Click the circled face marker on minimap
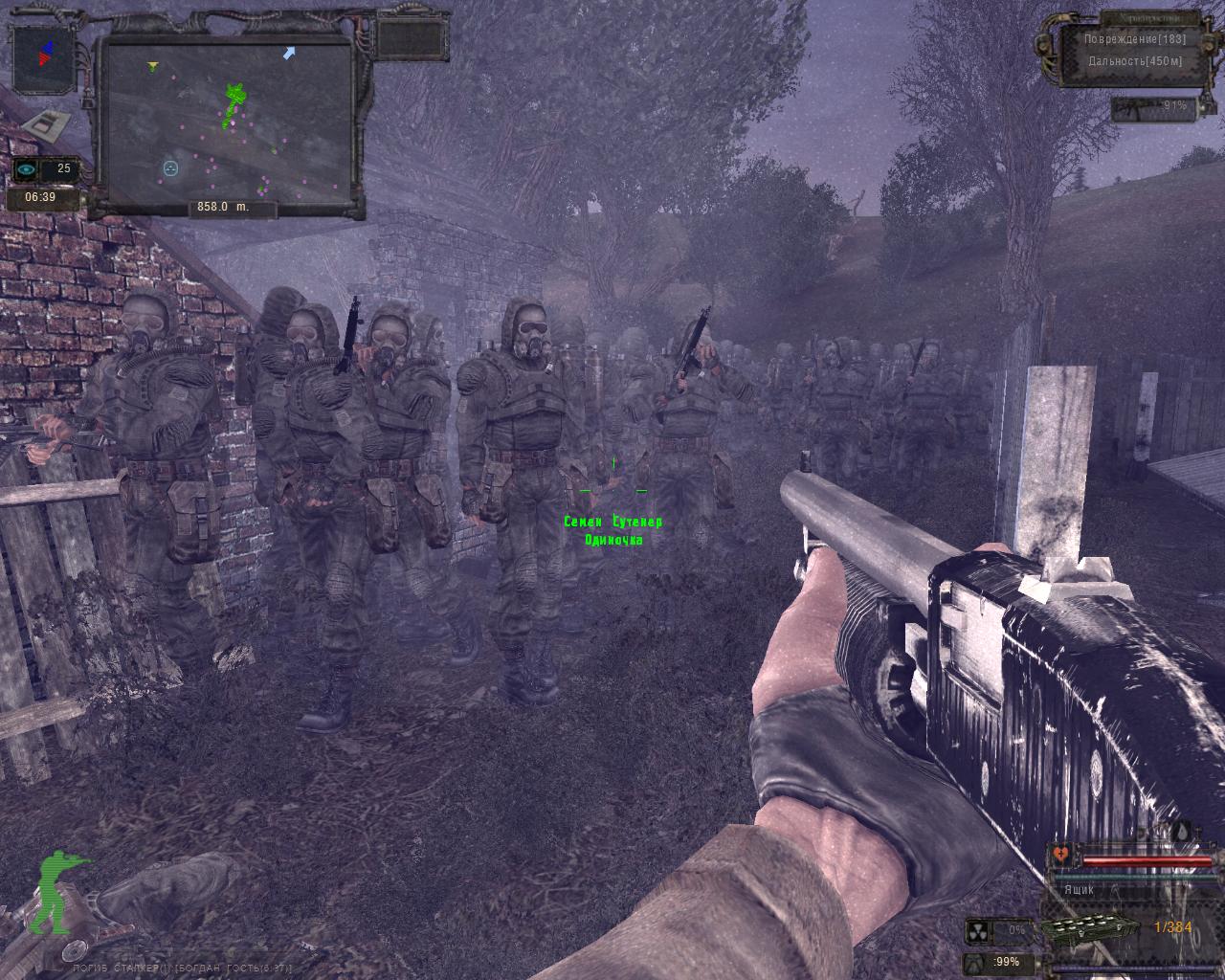 point(170,168)
